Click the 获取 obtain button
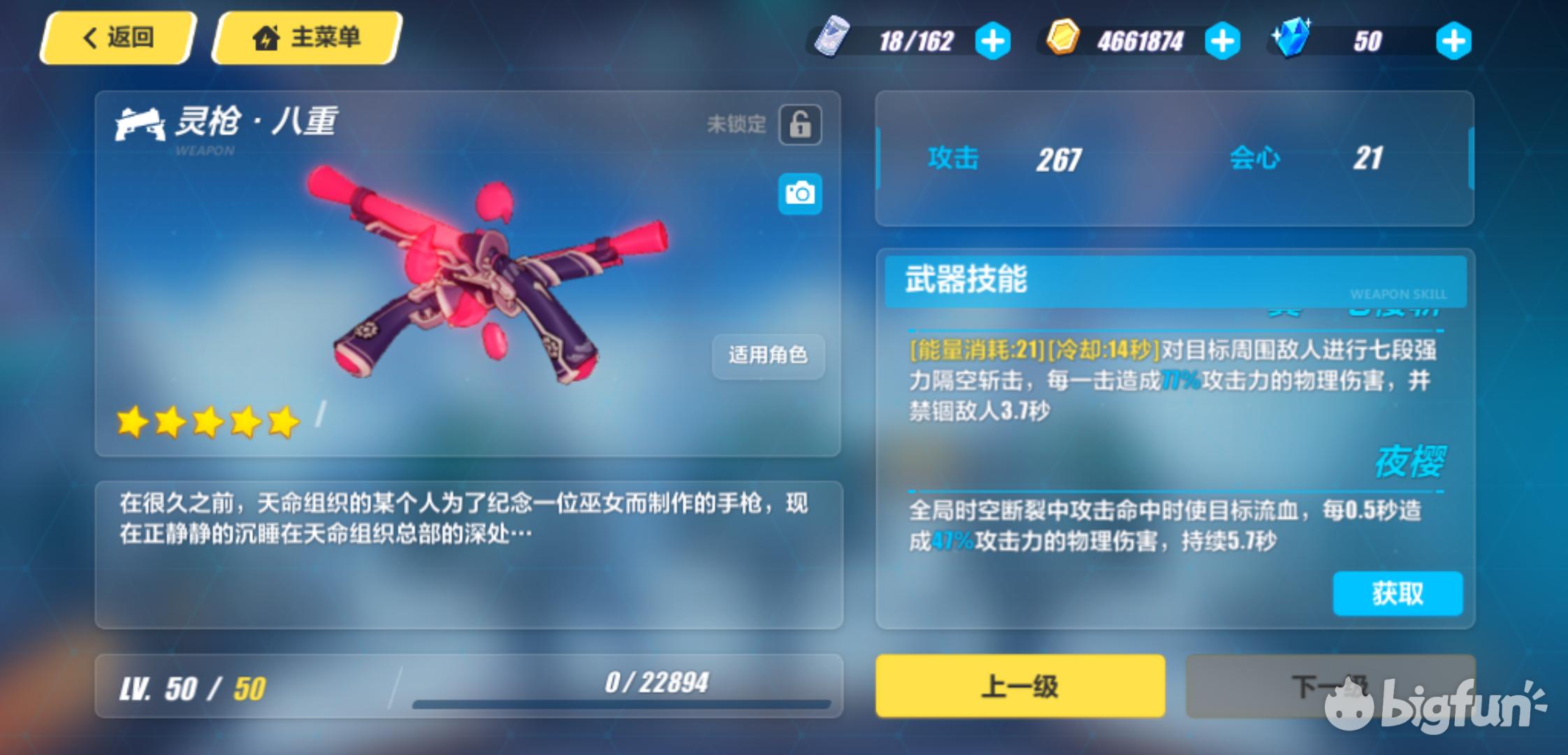This screenshot has height=755, width=1568. 1398,594
